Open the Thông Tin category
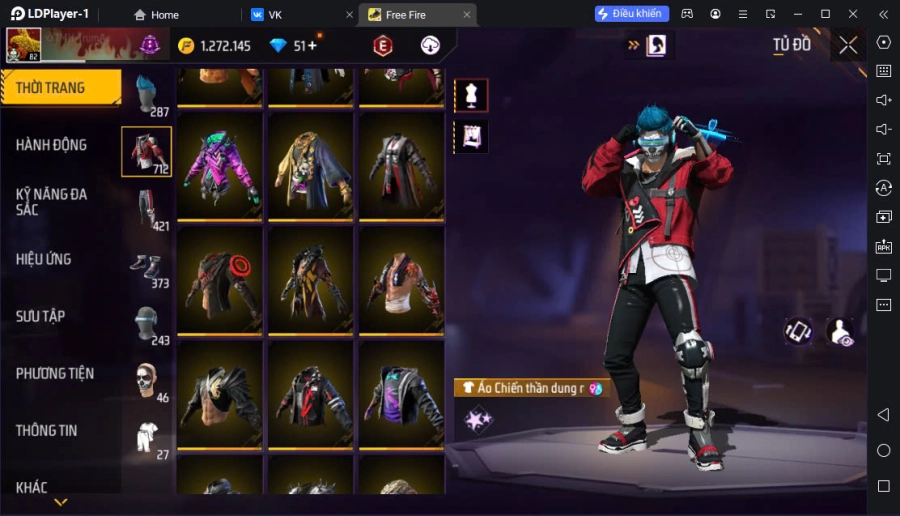900x516 pixels. 47,430
